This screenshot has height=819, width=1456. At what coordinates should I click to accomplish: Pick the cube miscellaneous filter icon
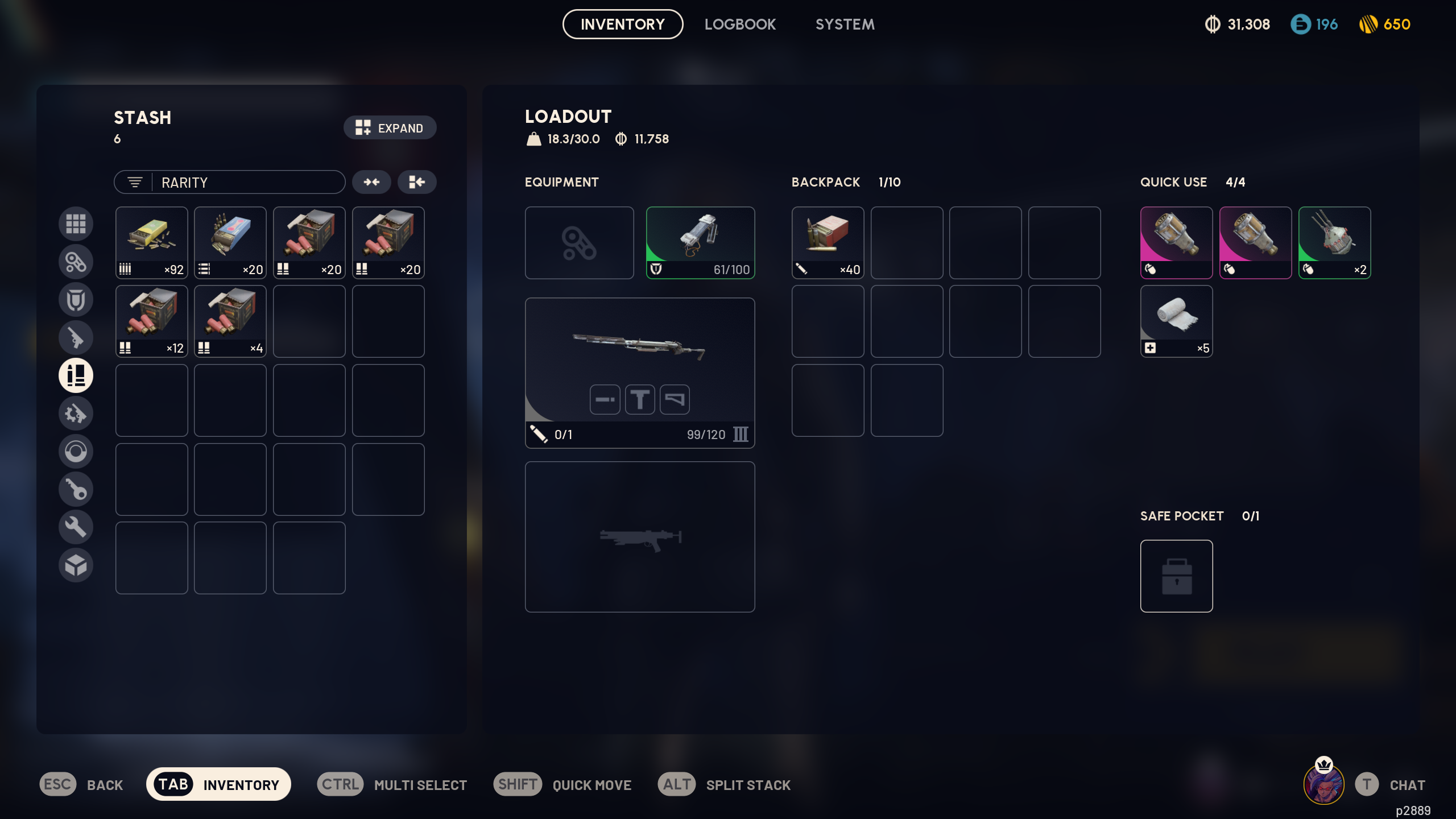coord(76,565)
